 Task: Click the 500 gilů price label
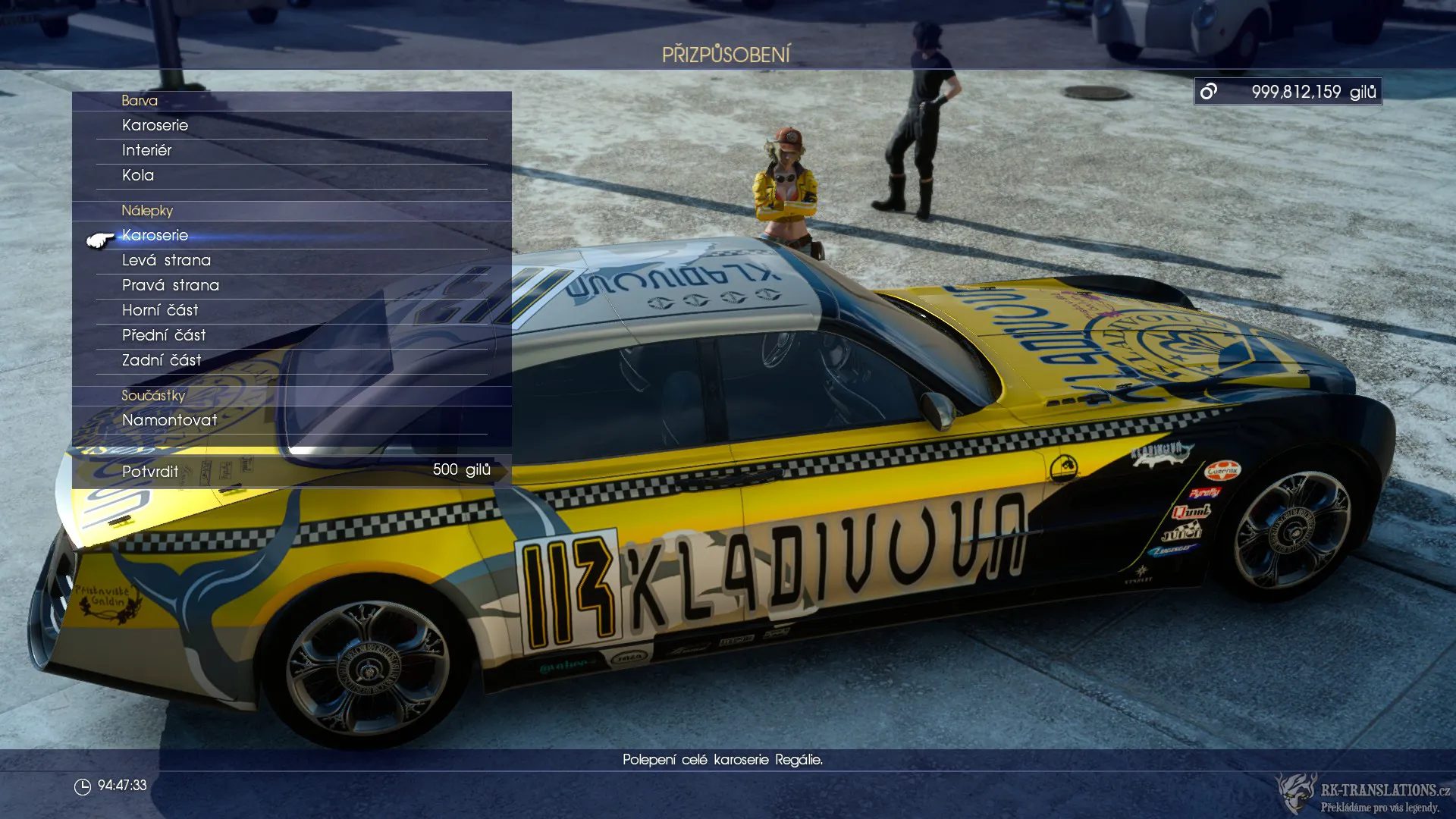coord(461,469)
